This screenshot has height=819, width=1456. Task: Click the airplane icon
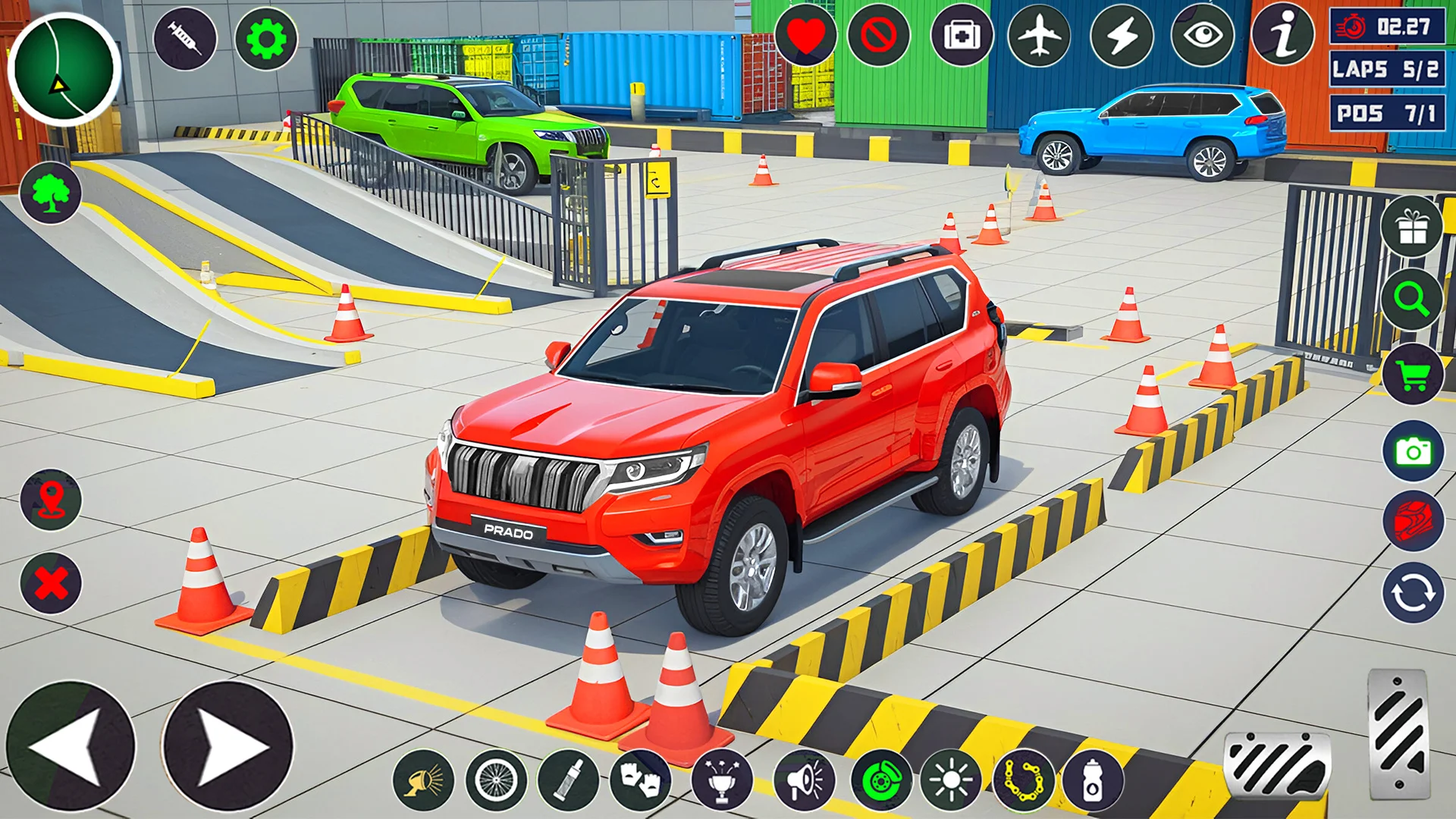1040,36
